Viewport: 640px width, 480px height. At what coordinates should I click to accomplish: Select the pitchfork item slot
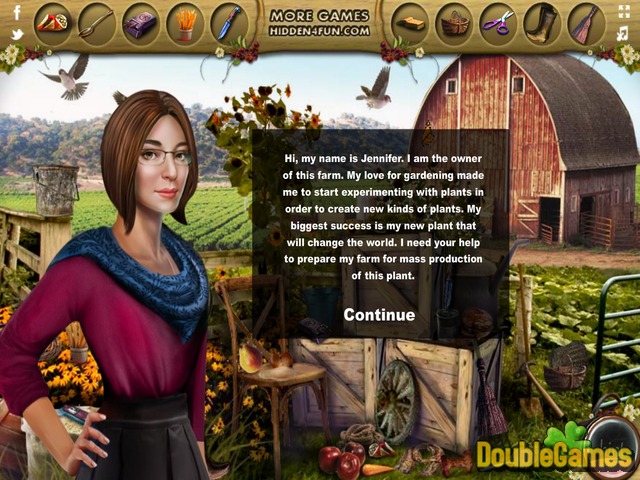[x=97, y=22]
